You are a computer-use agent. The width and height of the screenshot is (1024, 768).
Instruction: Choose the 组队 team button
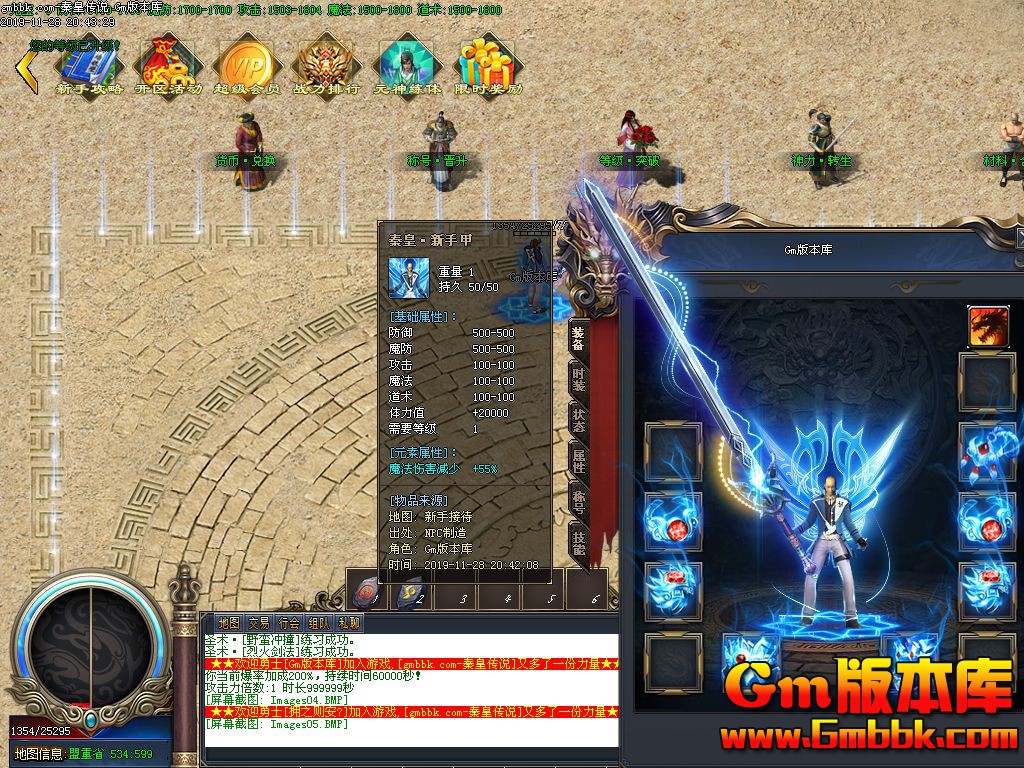pyautogui.click(x=319, y=623)
